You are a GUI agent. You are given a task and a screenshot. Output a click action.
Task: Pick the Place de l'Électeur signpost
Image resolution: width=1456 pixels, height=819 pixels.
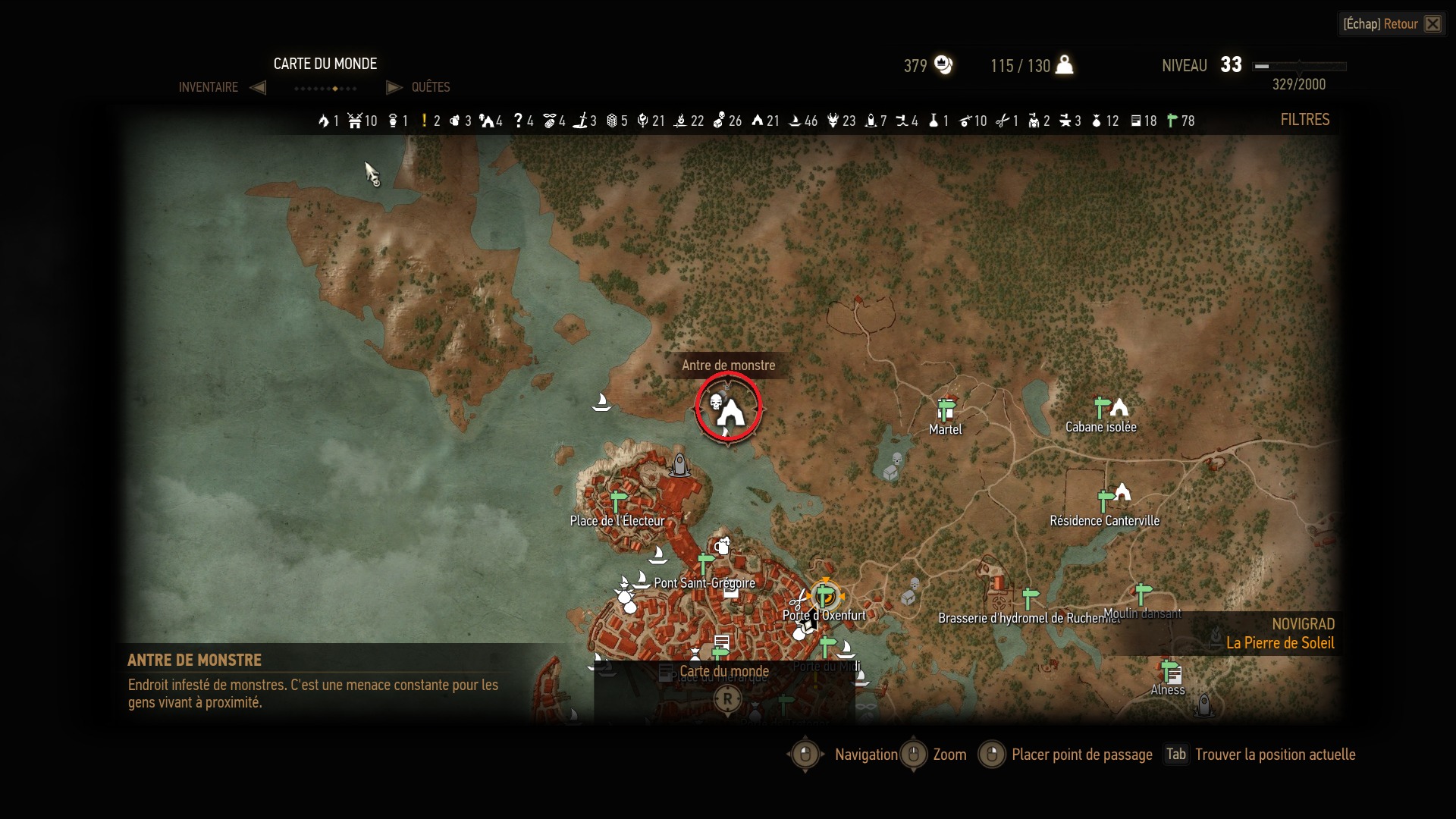[x=618, y=501]
